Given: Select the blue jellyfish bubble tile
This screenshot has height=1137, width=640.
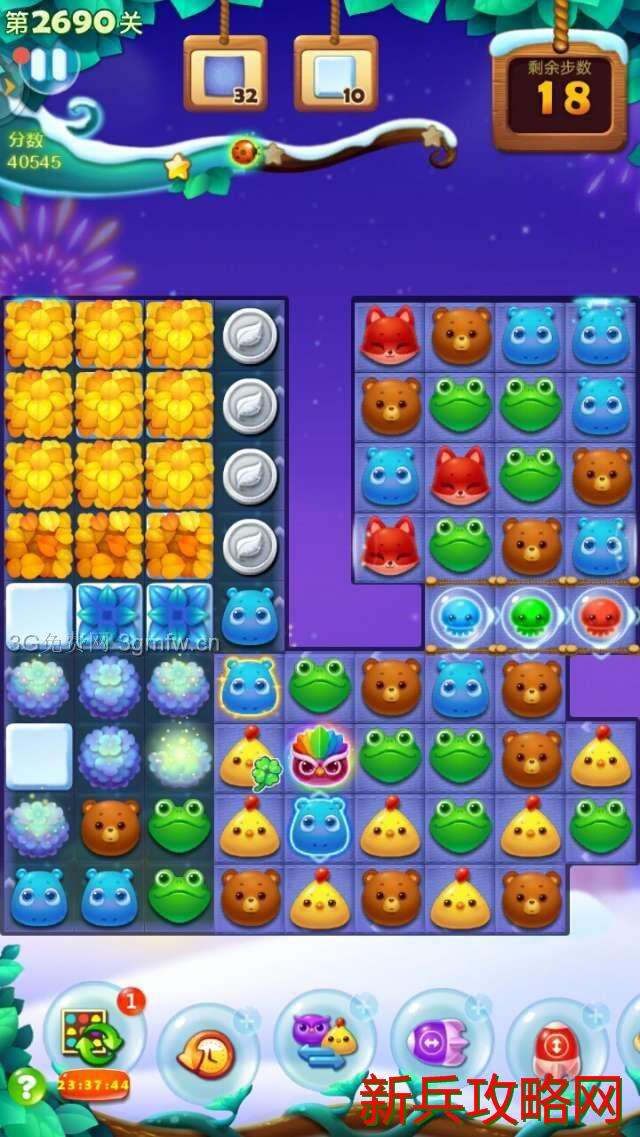Looking at the screenshot, I should click(x=461, y=618).
